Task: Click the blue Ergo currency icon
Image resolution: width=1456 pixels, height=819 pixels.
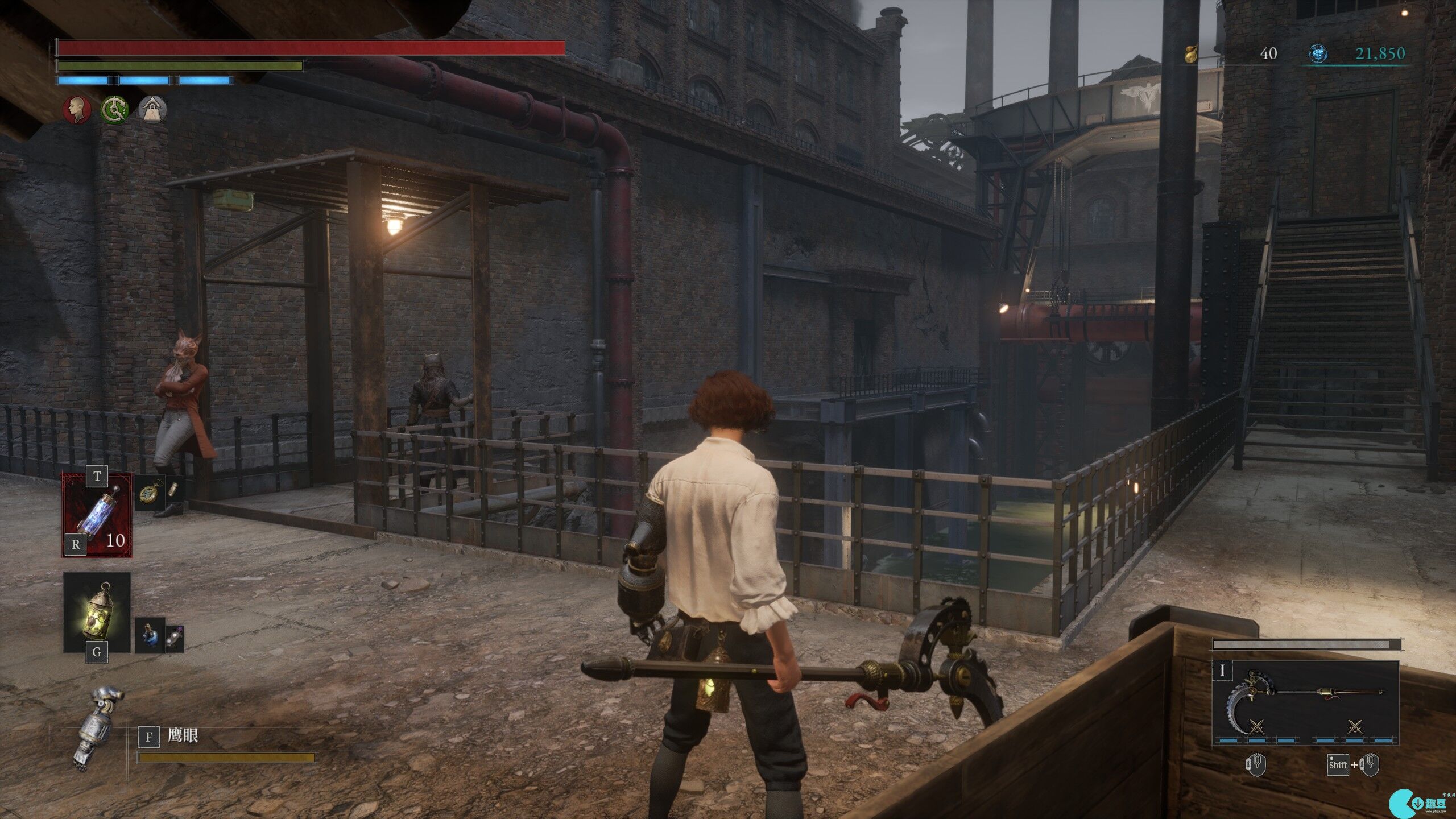Action: (x=1318, y=54)
